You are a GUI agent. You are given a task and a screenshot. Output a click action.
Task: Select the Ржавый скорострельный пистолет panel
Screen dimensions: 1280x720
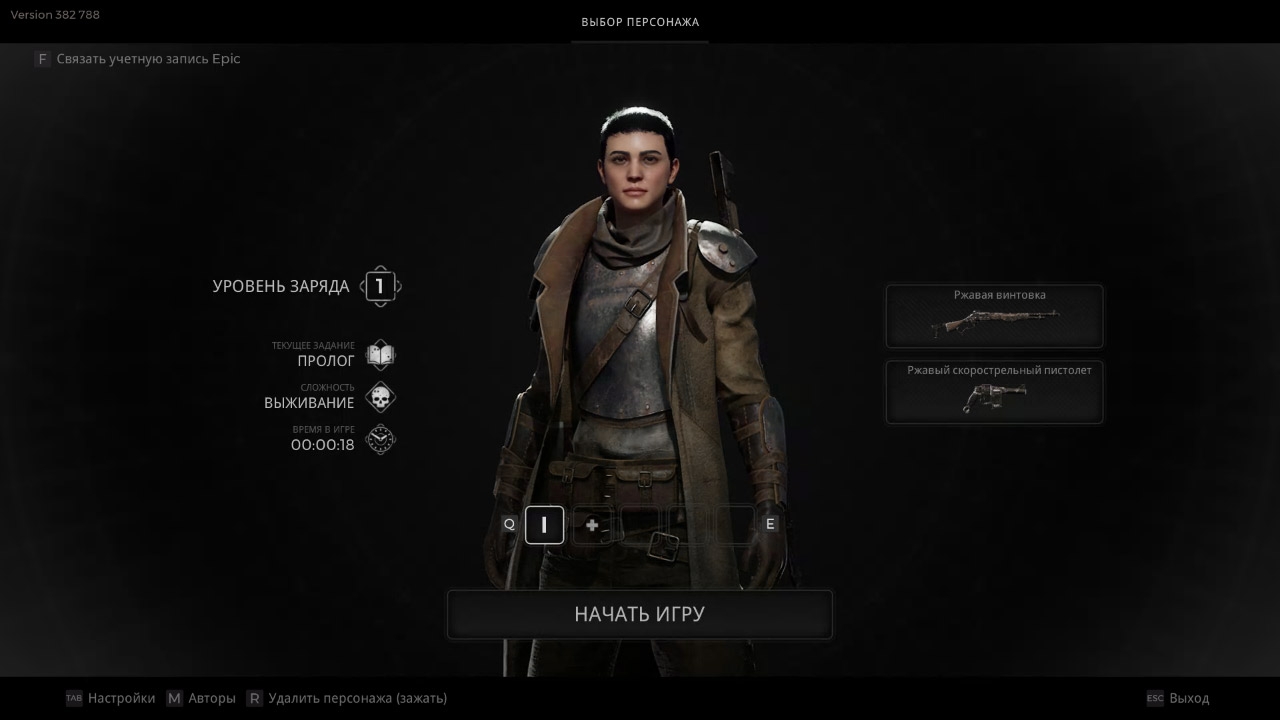click(x=994, y=391)
